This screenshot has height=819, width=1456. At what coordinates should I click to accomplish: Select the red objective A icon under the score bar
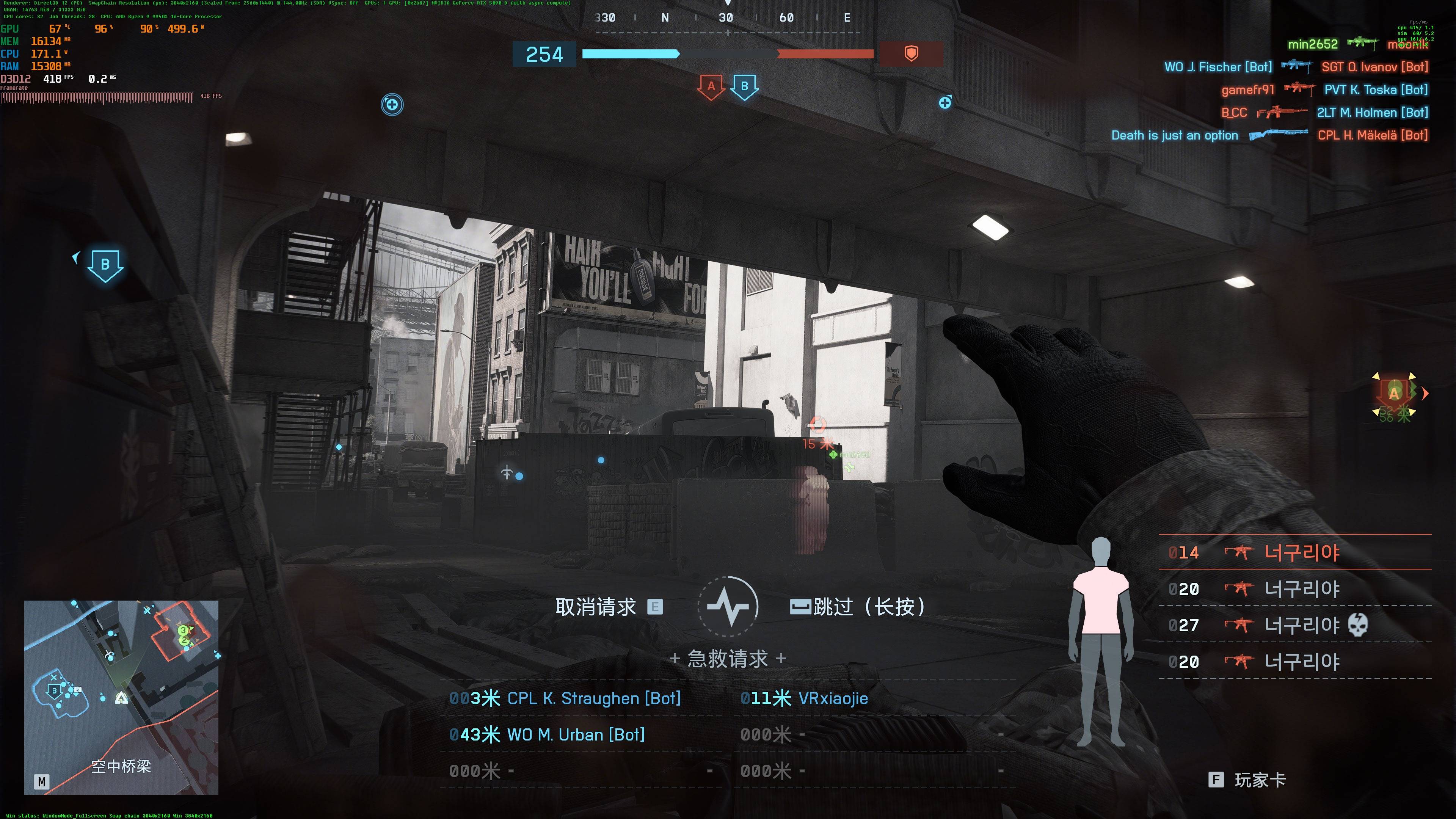pyautogui.click(x=711, y=87)
